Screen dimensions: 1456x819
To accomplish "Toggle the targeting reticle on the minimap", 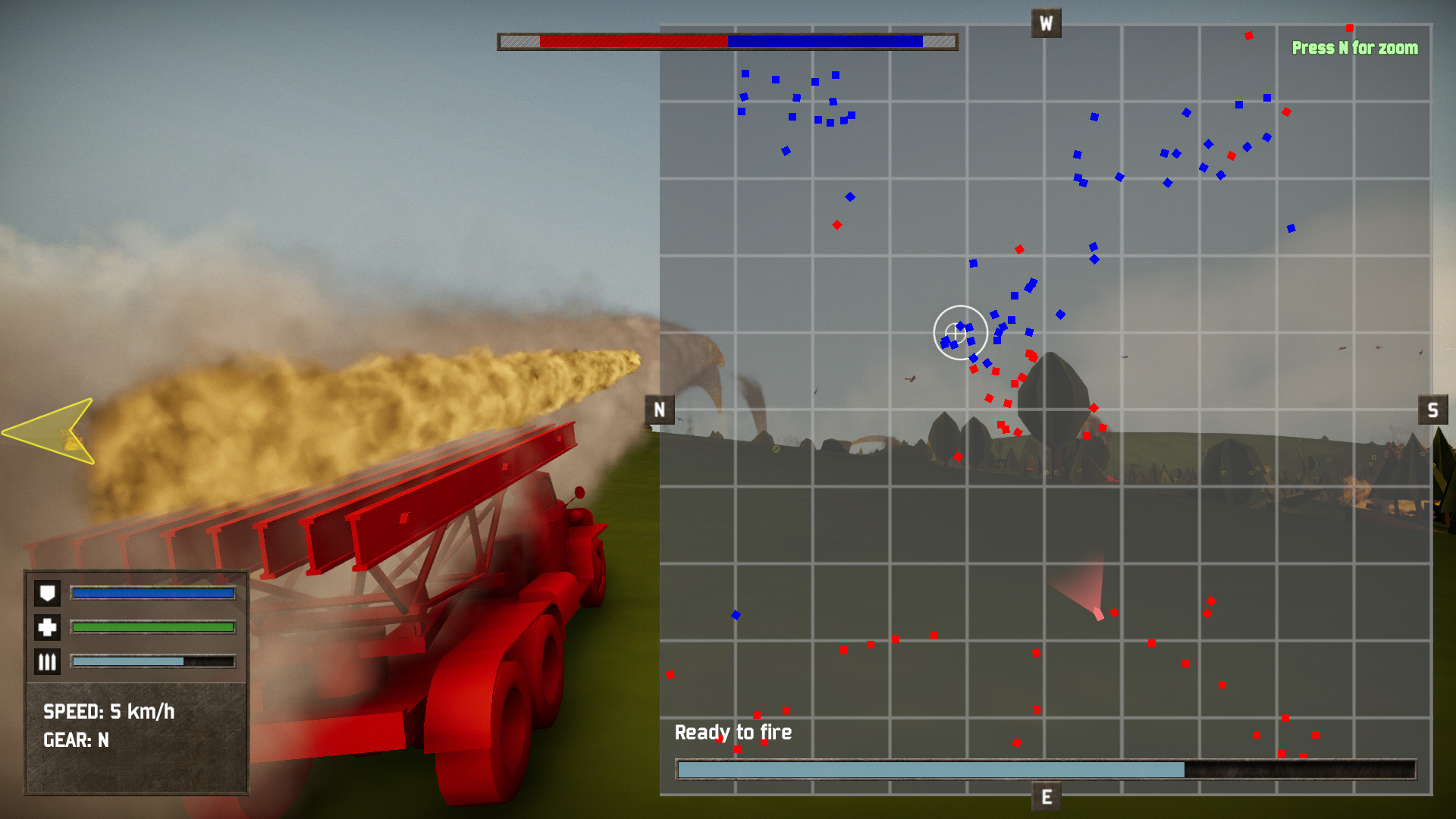I will (960, 331).
